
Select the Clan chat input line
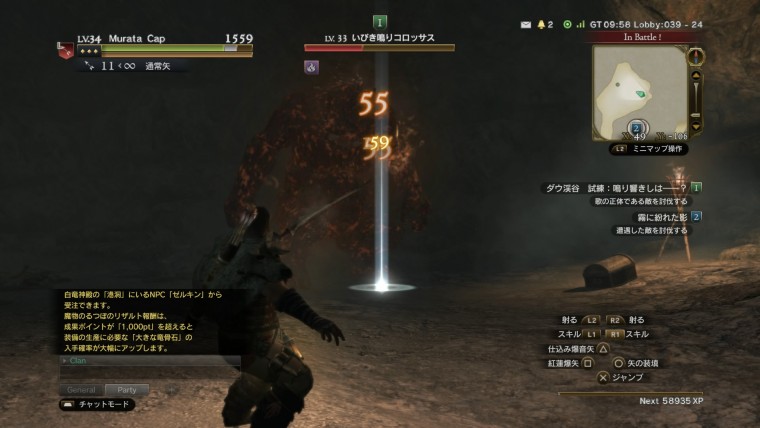pyautogui.click(x=150, y=360)
